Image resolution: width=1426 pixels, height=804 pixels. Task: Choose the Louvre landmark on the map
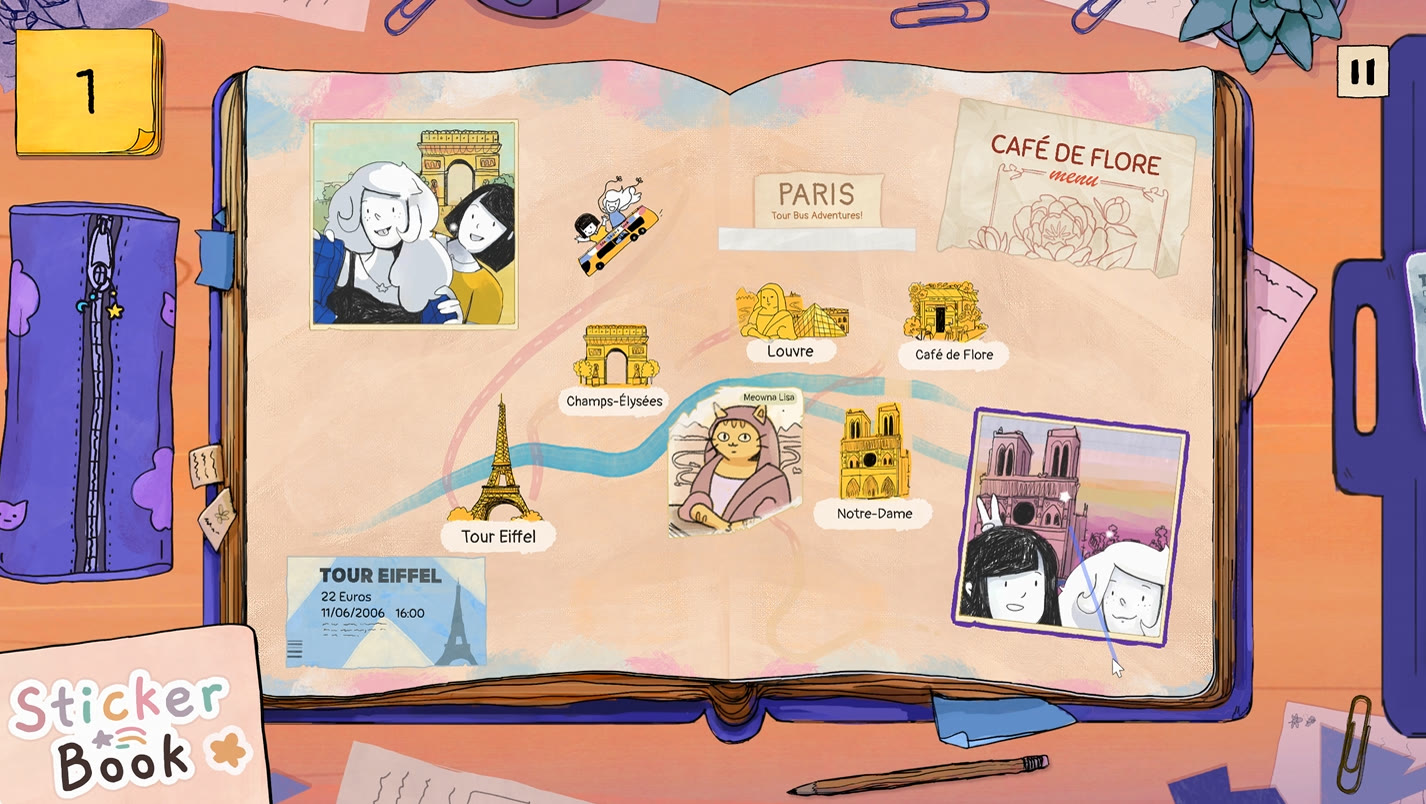[x=792, y=312]
